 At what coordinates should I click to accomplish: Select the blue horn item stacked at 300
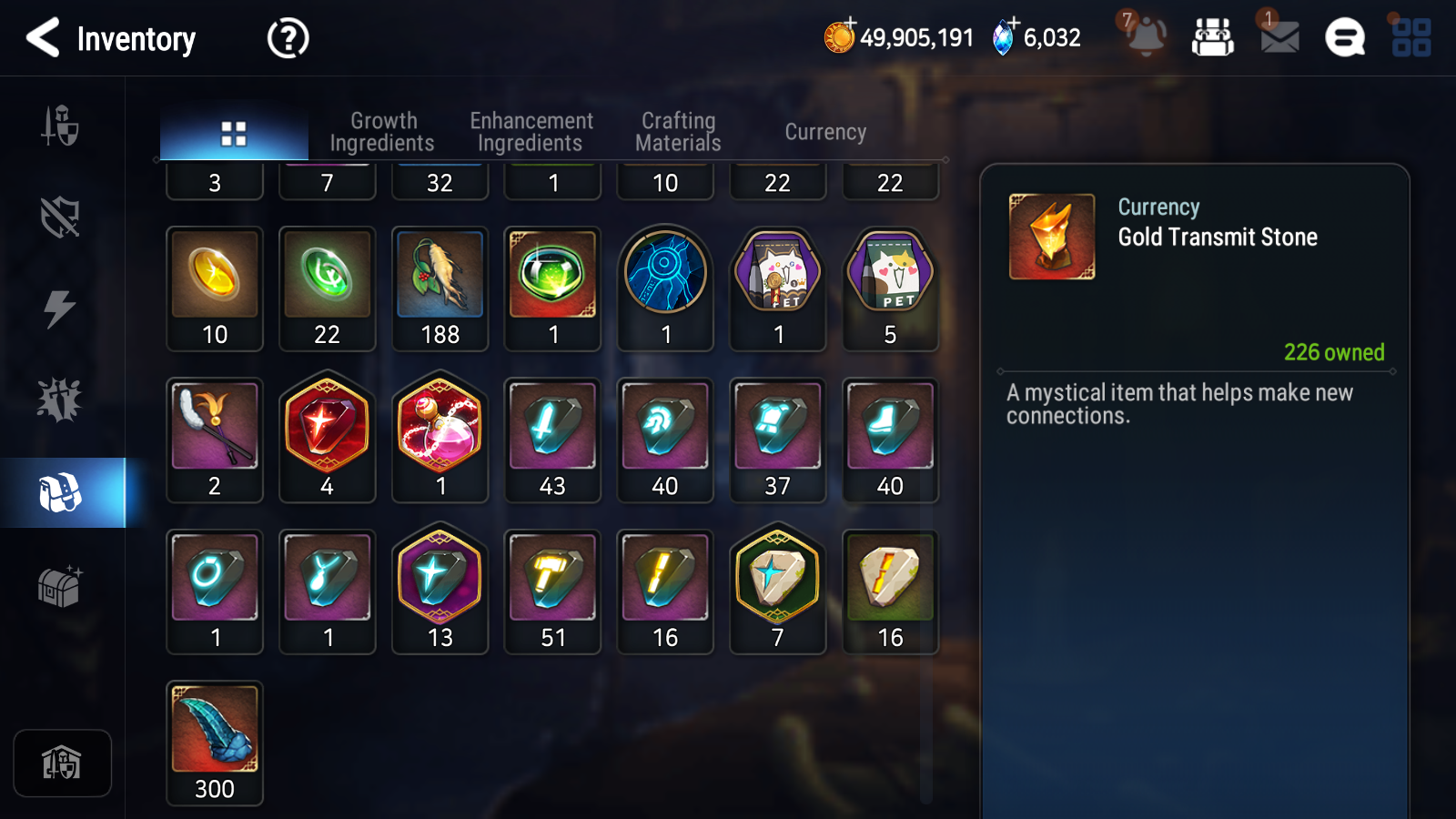(214, 728)
